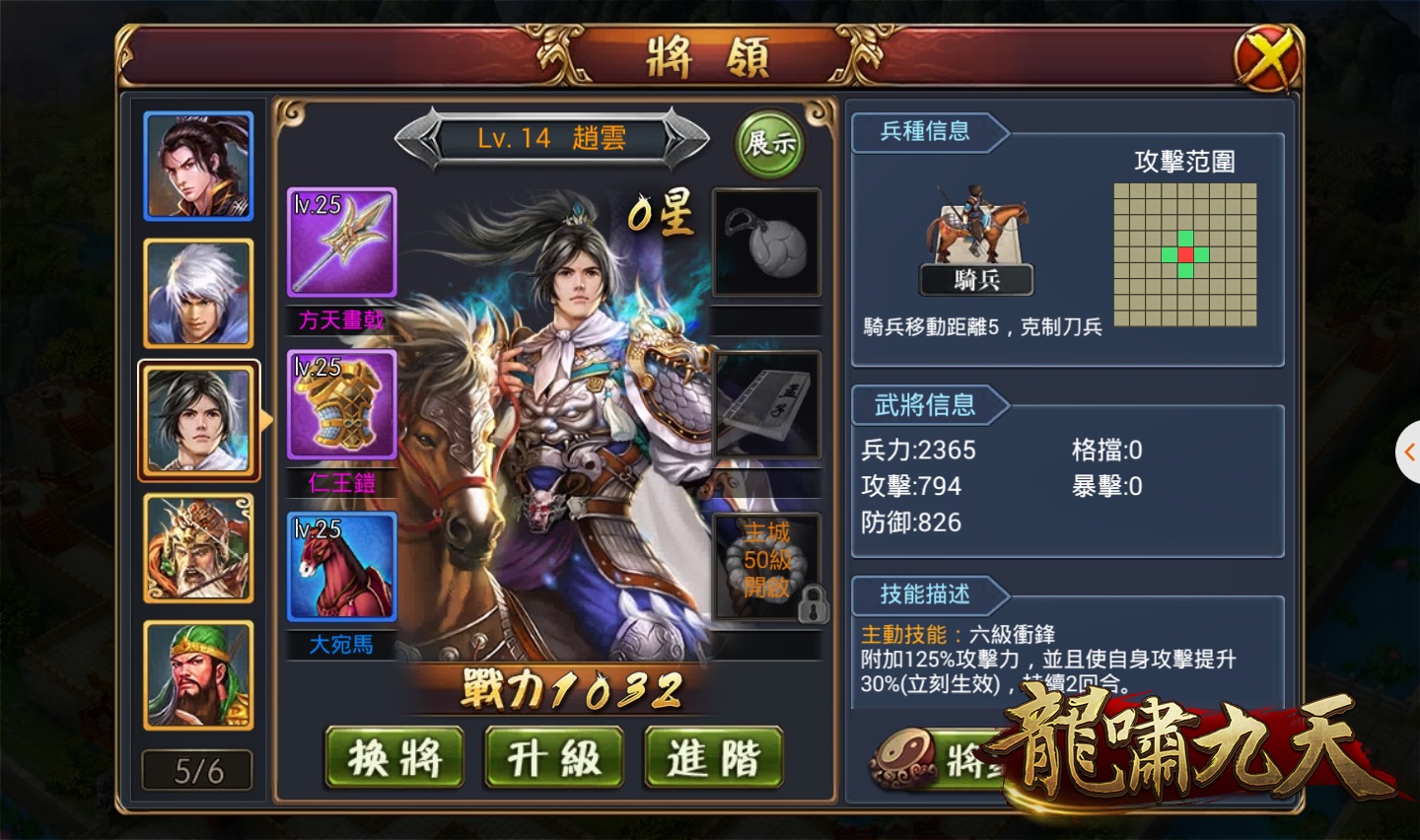Select the 仁王鎧 armor icon
The image size is (1420, 840).
(x=341, y=404)
